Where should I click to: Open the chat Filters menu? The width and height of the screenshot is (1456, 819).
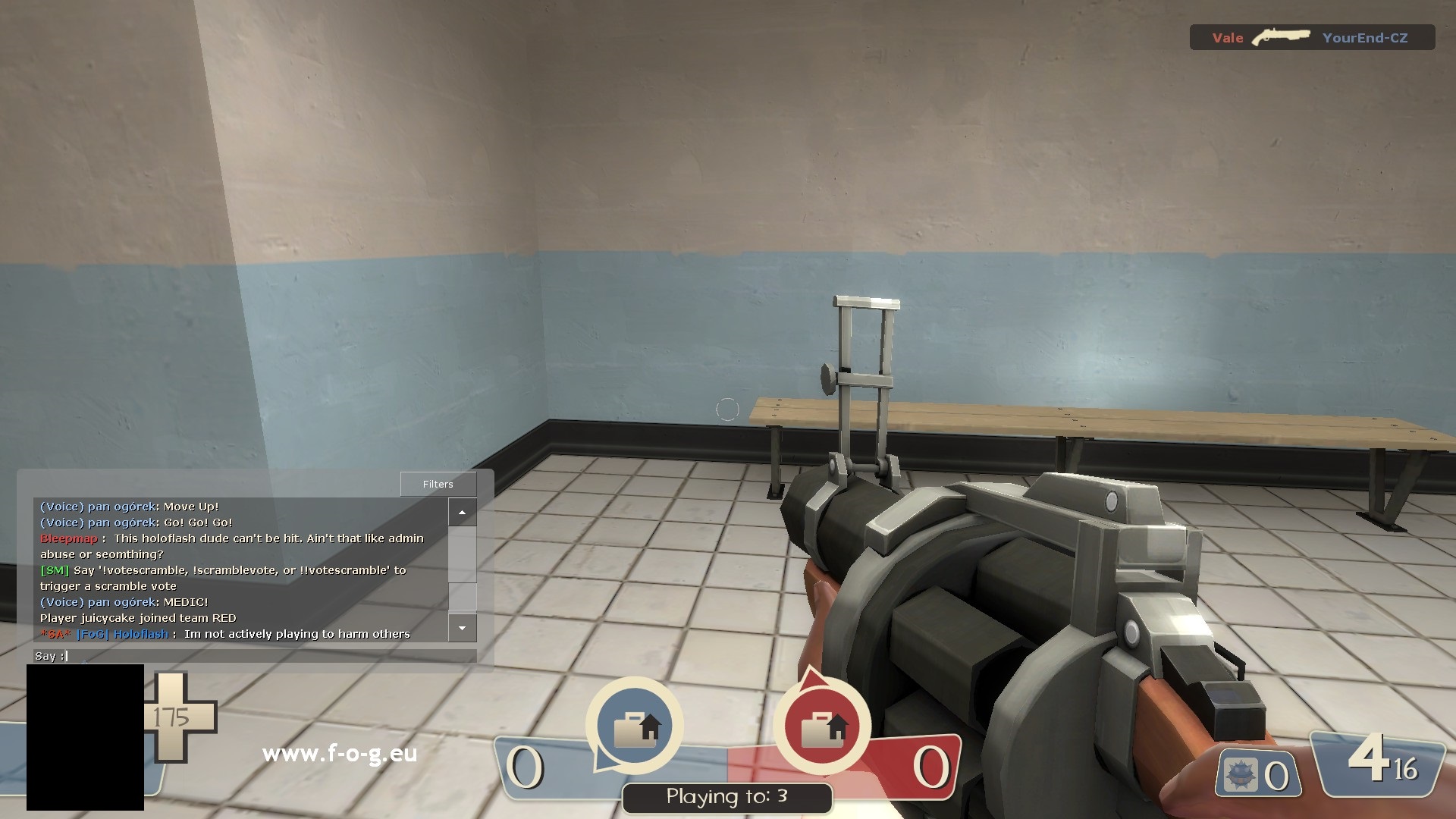pos(438,484)
